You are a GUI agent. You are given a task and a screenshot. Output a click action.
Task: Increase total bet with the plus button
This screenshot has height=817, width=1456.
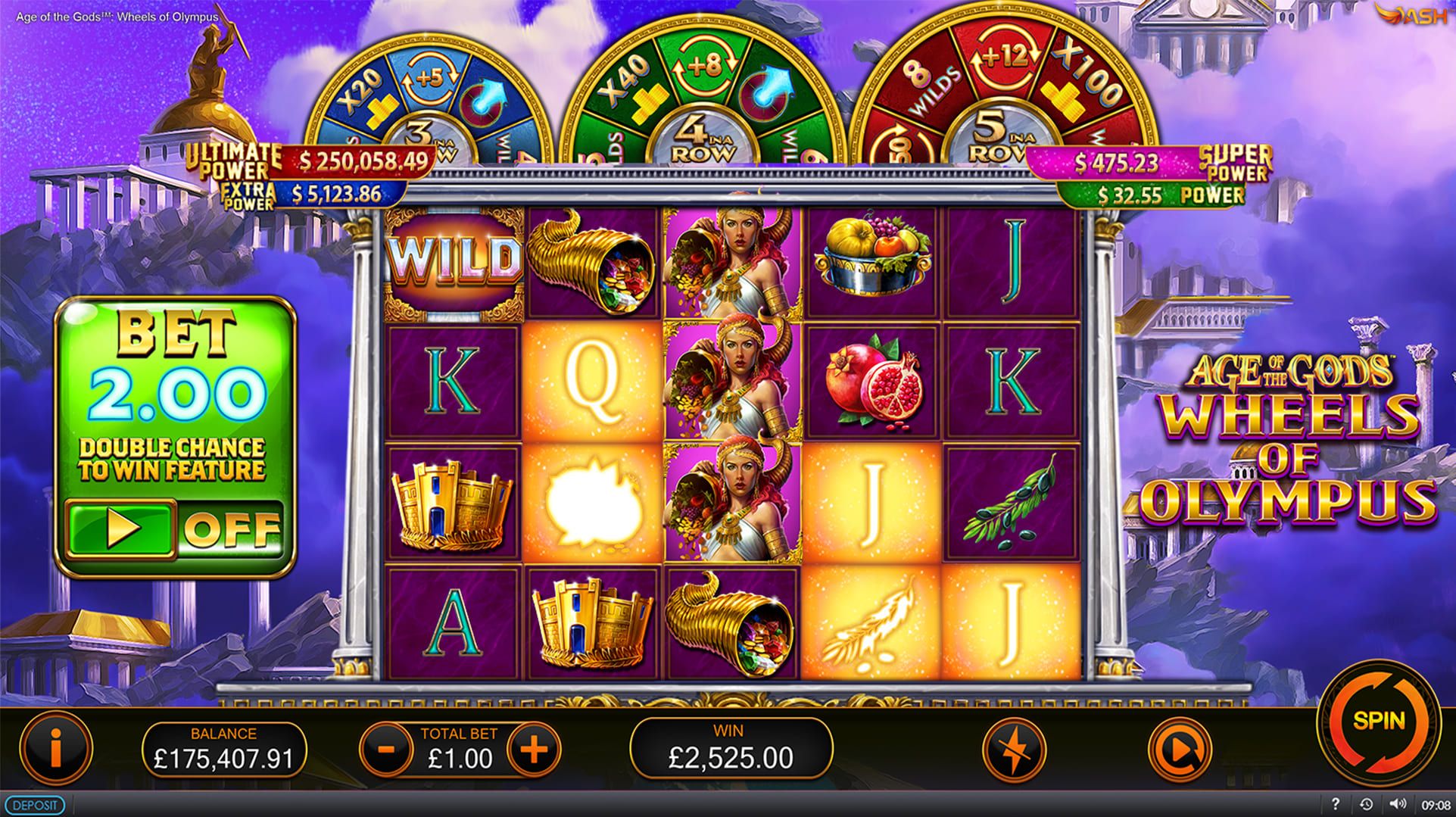coord(534,750)
